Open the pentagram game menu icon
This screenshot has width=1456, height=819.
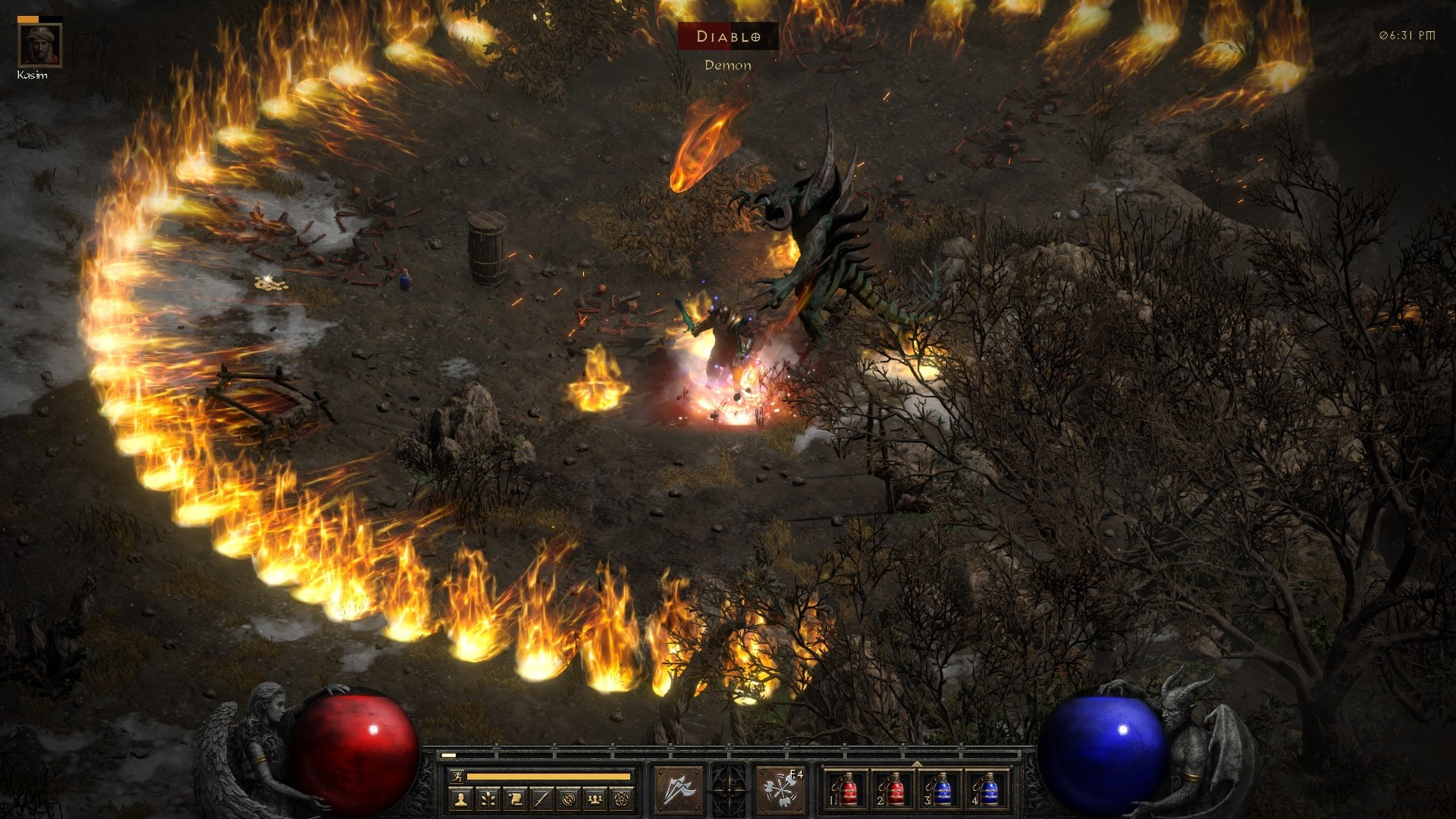622,799
